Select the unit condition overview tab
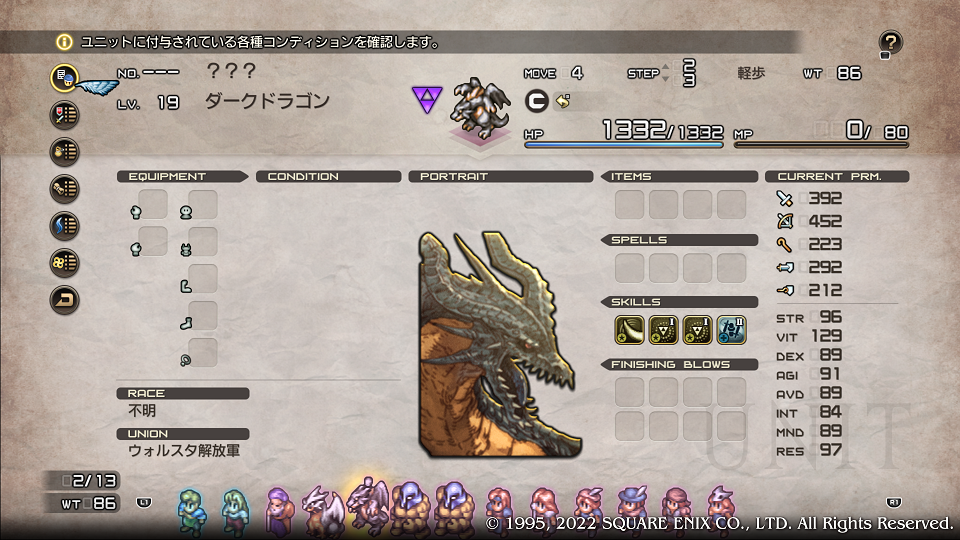Image resolution: width=960 pixels, height=540 pixels. (65, 77)
